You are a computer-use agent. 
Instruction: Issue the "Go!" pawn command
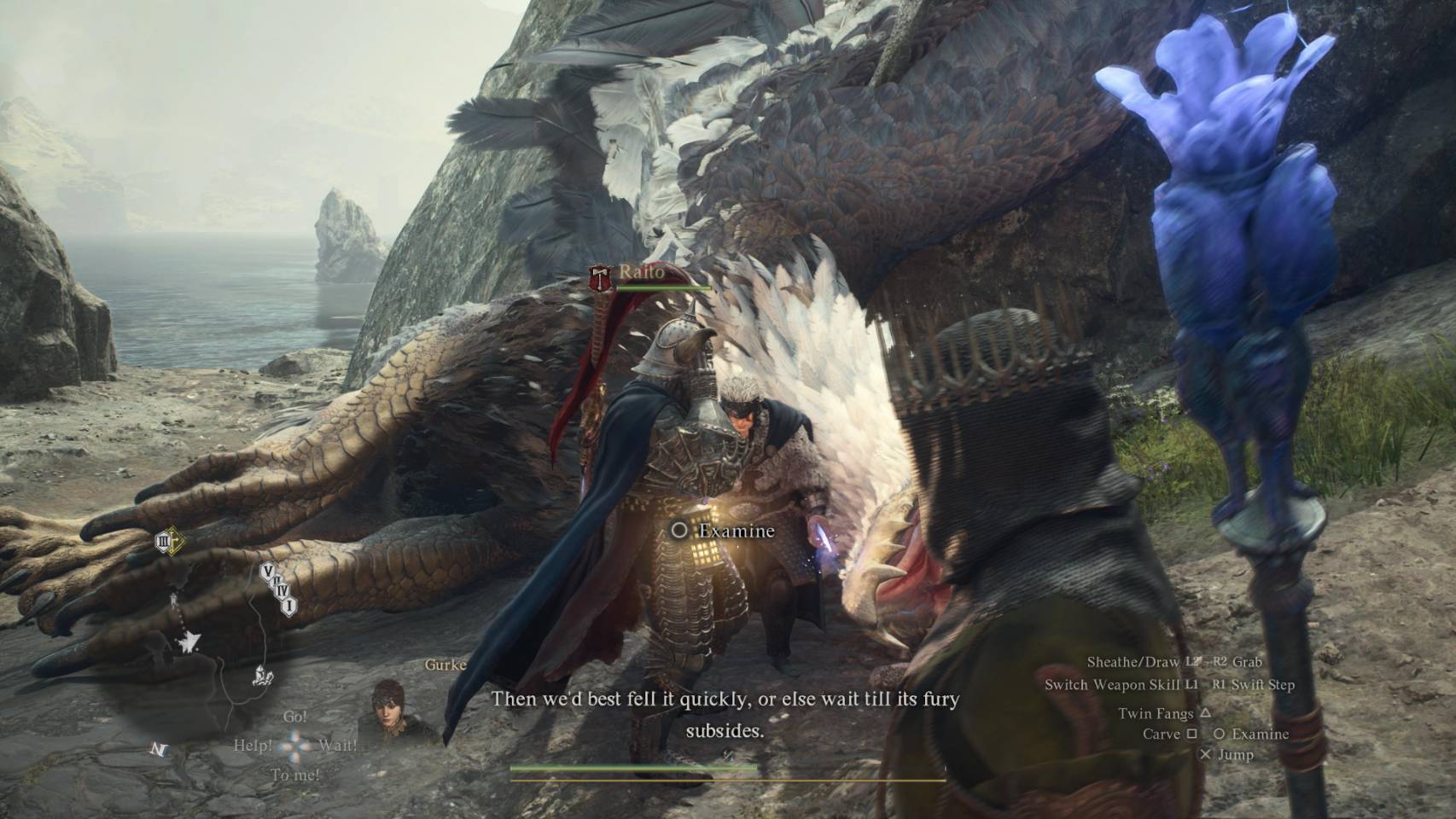(294, 717)
